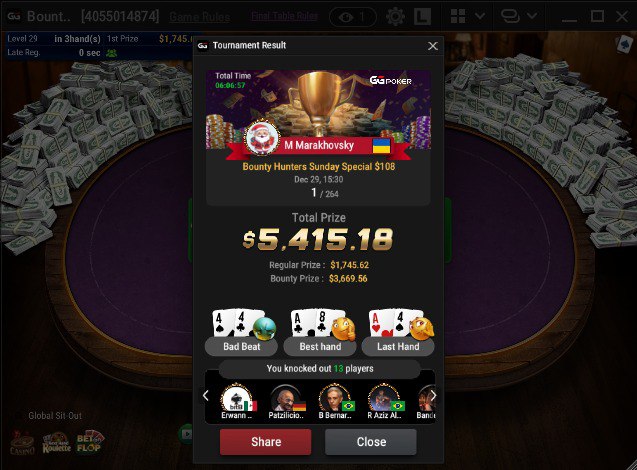Show previous knocked-out players with left arrow
This screenshot has width=637, height=470.
[206, 396]
